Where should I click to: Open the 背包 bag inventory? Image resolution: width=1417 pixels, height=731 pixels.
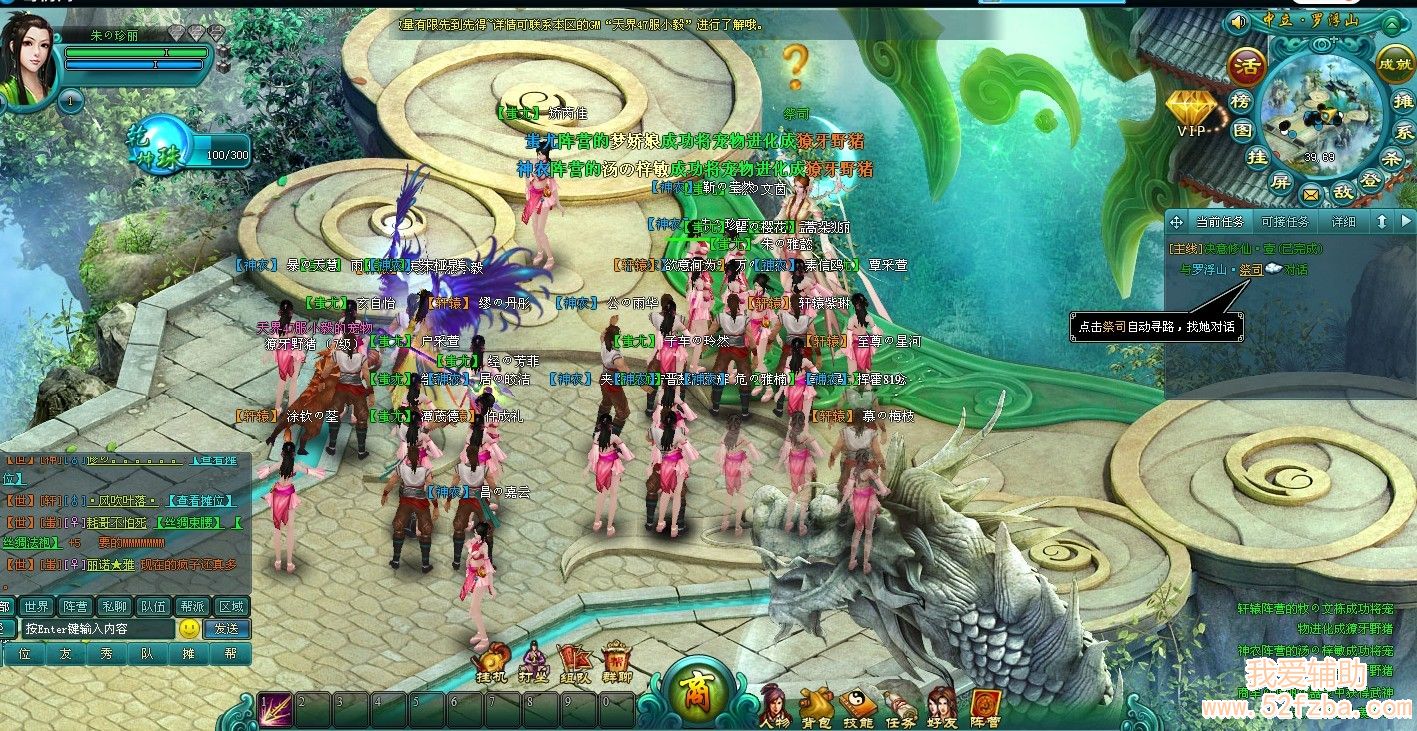point(817,704)
